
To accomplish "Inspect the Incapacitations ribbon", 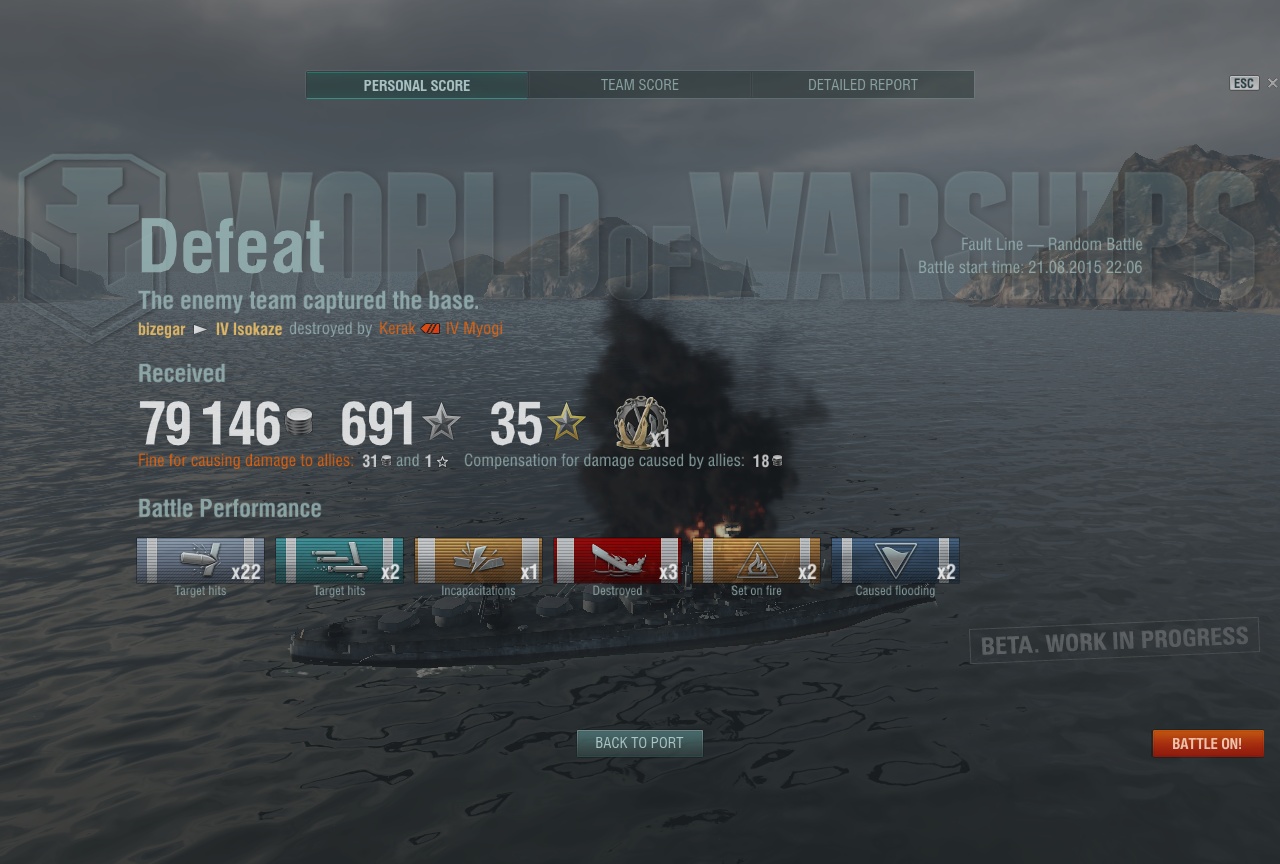I will click(478, 560).
